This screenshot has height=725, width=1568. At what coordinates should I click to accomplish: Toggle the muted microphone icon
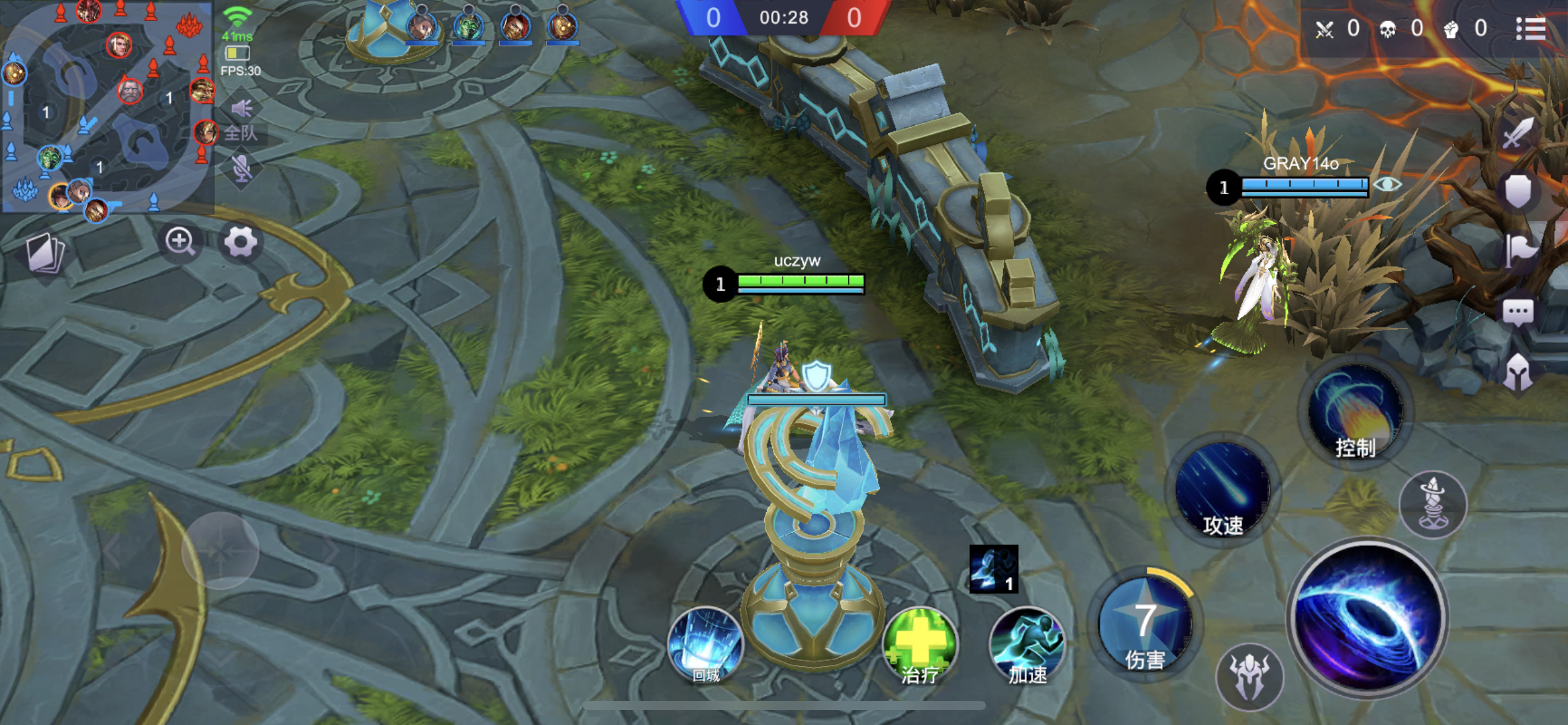point(242,168)
